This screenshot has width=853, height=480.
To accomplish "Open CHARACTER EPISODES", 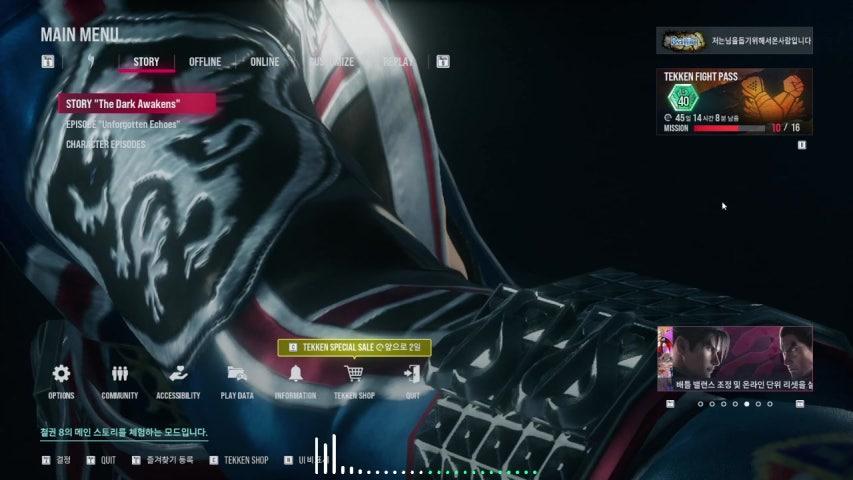I will click(x=106, y=145).
